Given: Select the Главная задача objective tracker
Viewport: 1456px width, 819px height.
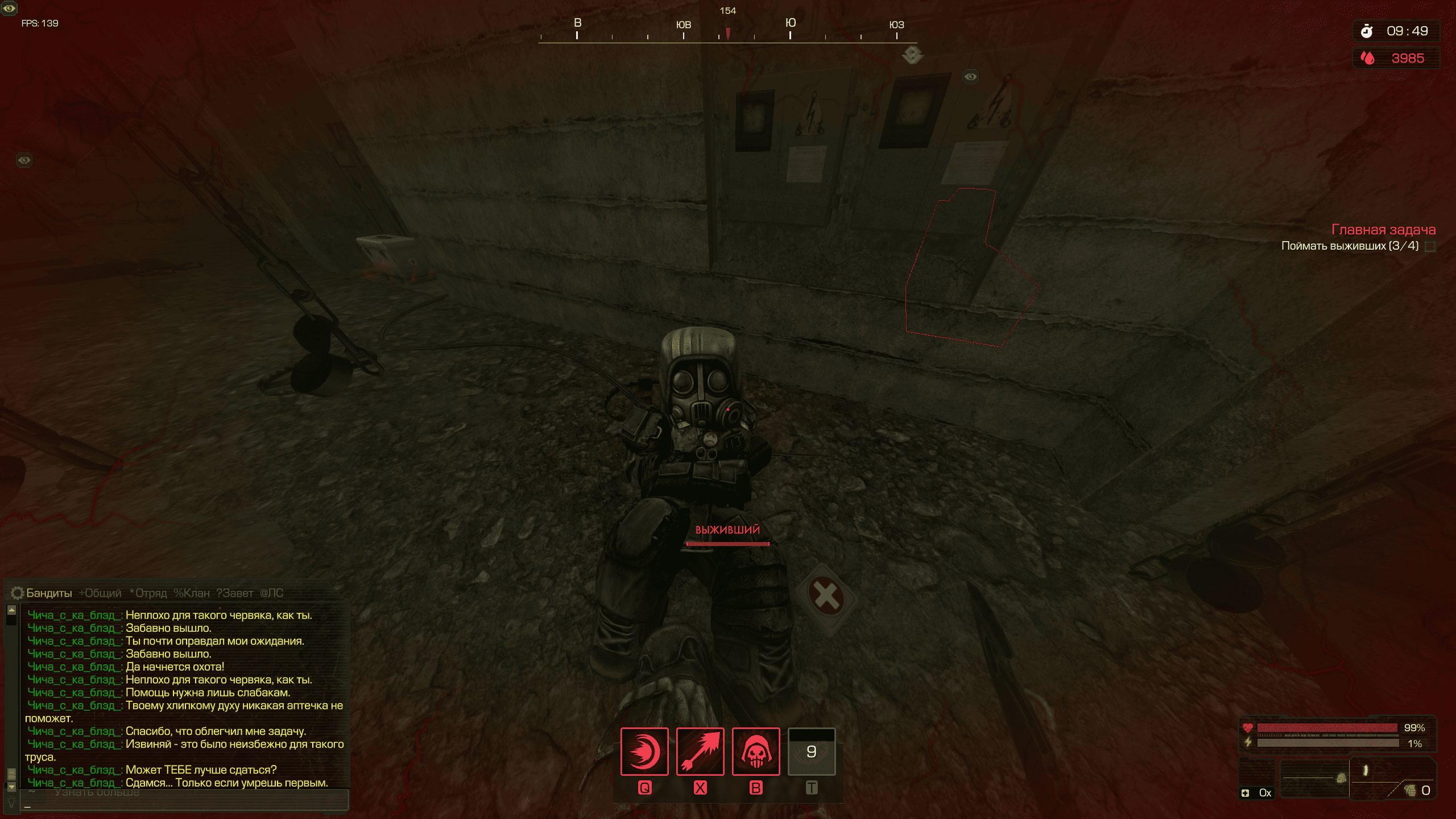Looking at the screenshot, I should point(1383,230).
